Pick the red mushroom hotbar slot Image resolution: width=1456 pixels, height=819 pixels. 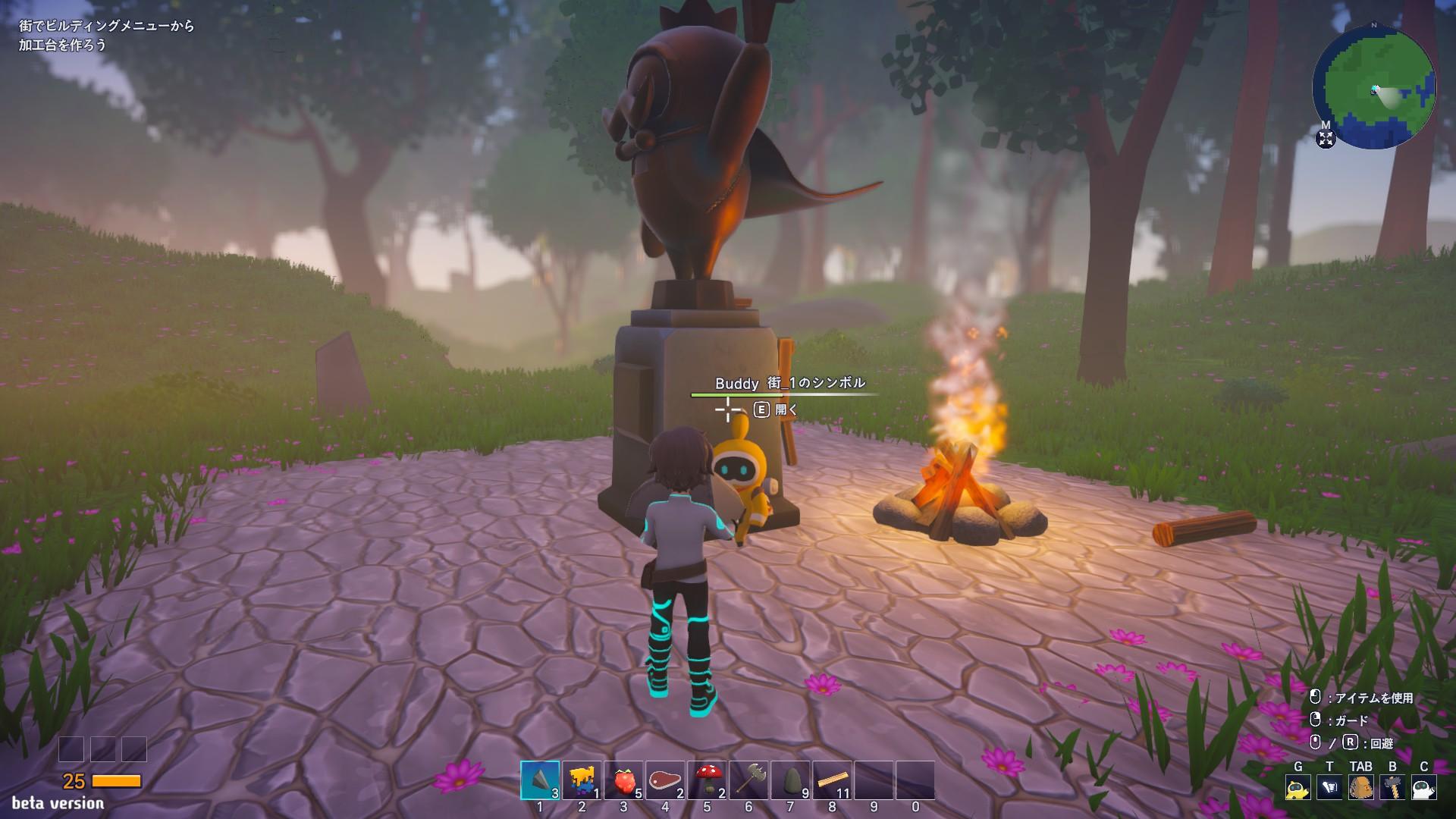pyautogui.click(x=707, y=780)
